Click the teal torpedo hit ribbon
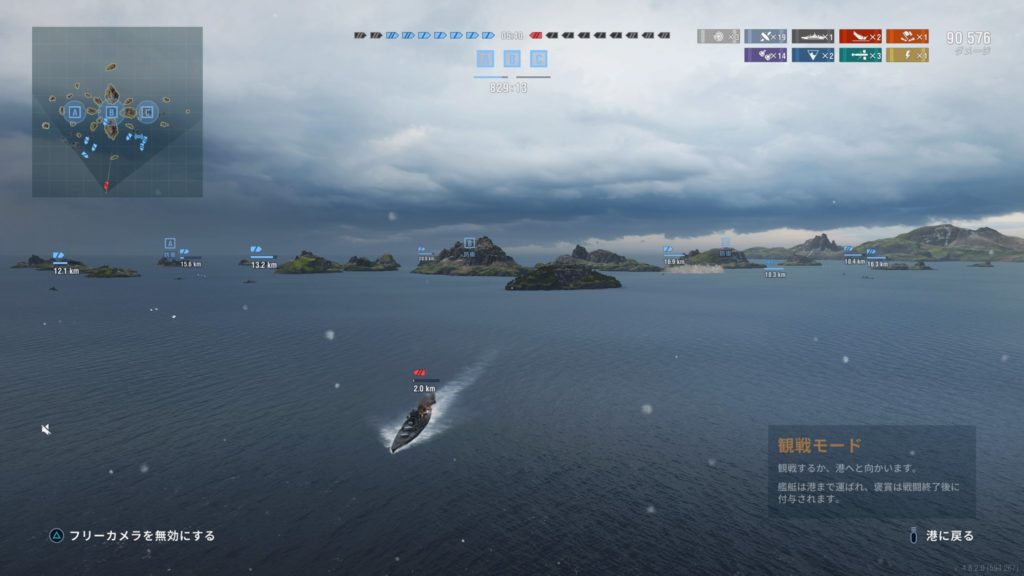 [860, 55]
